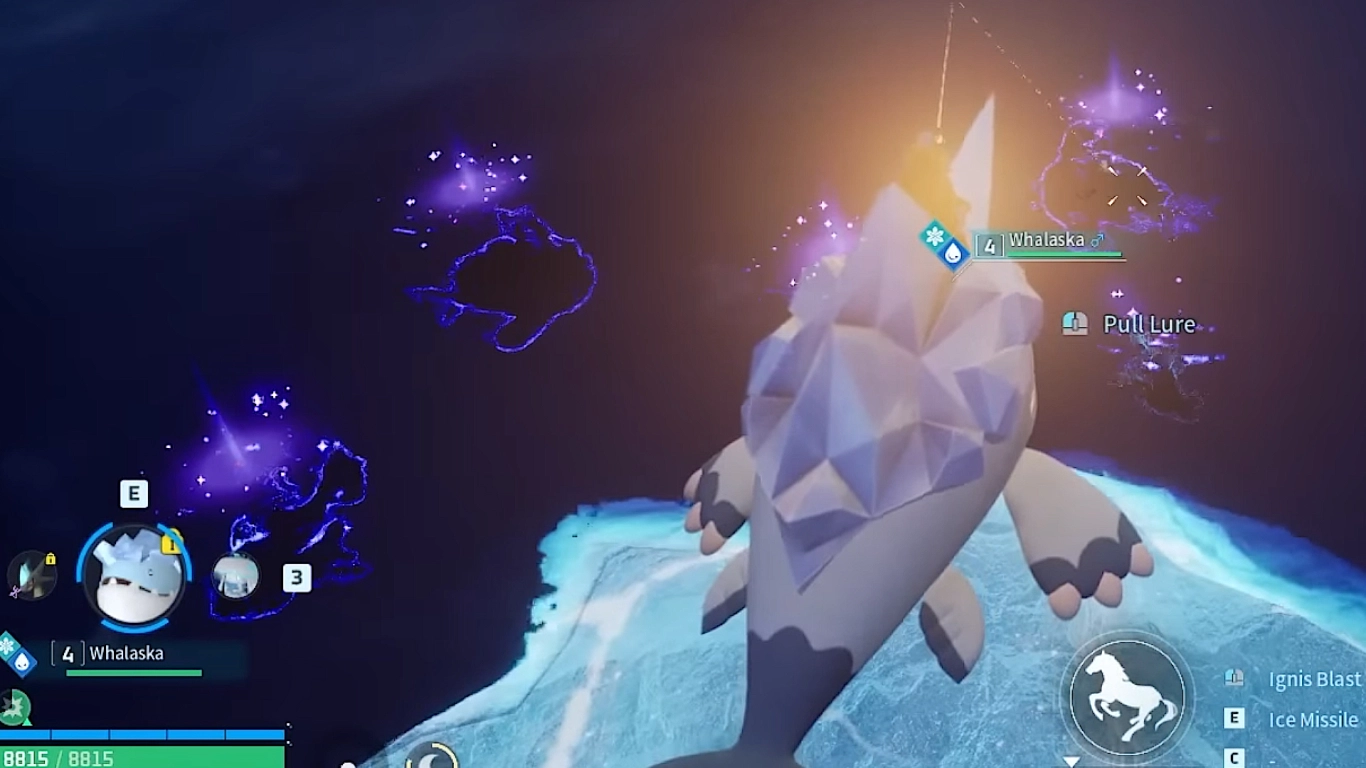Click the lock icon on the leftmost pal slot

pyautogui.click(x=50, y=559)
